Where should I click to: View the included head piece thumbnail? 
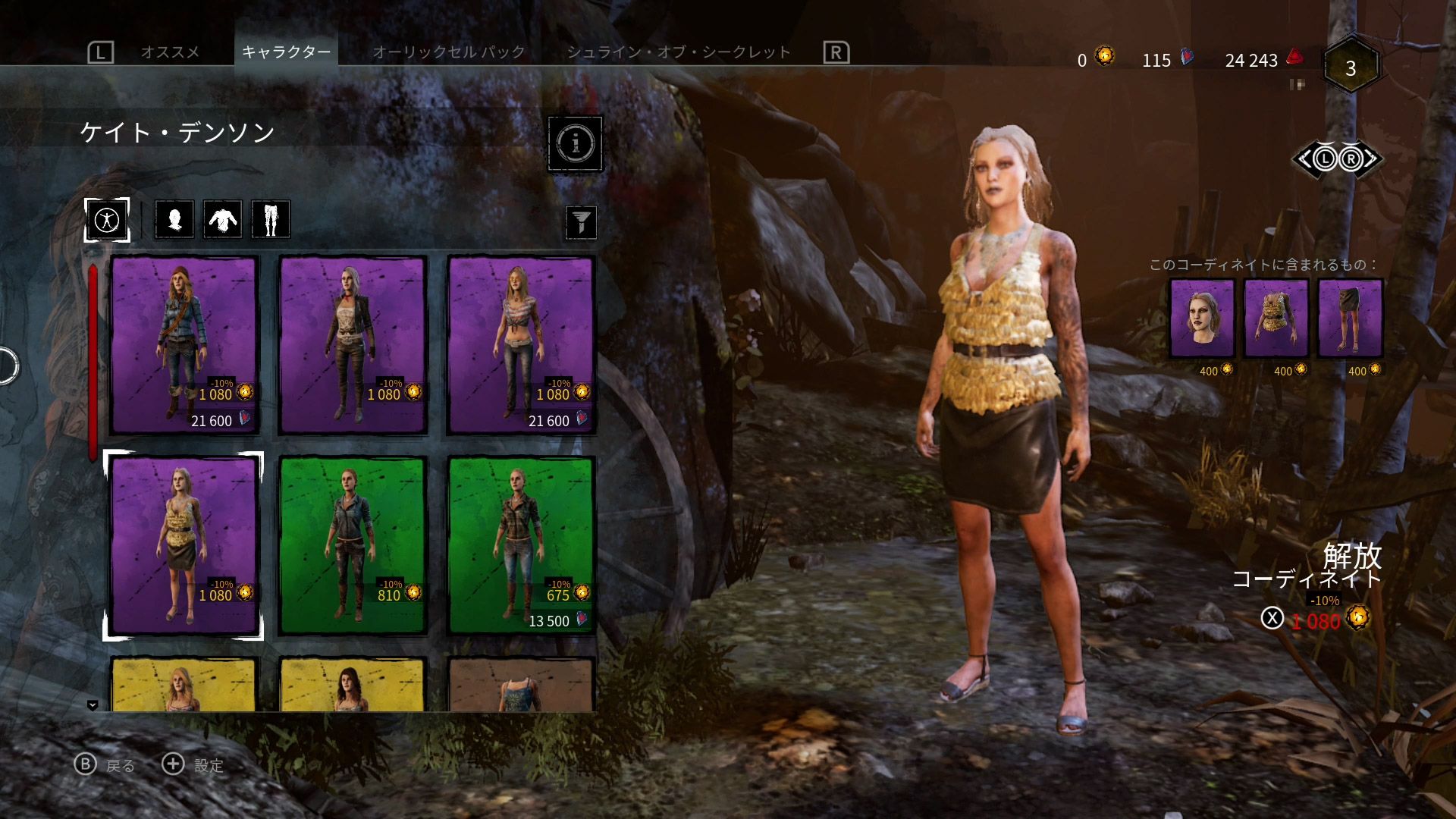click(x=1202, y=318)
